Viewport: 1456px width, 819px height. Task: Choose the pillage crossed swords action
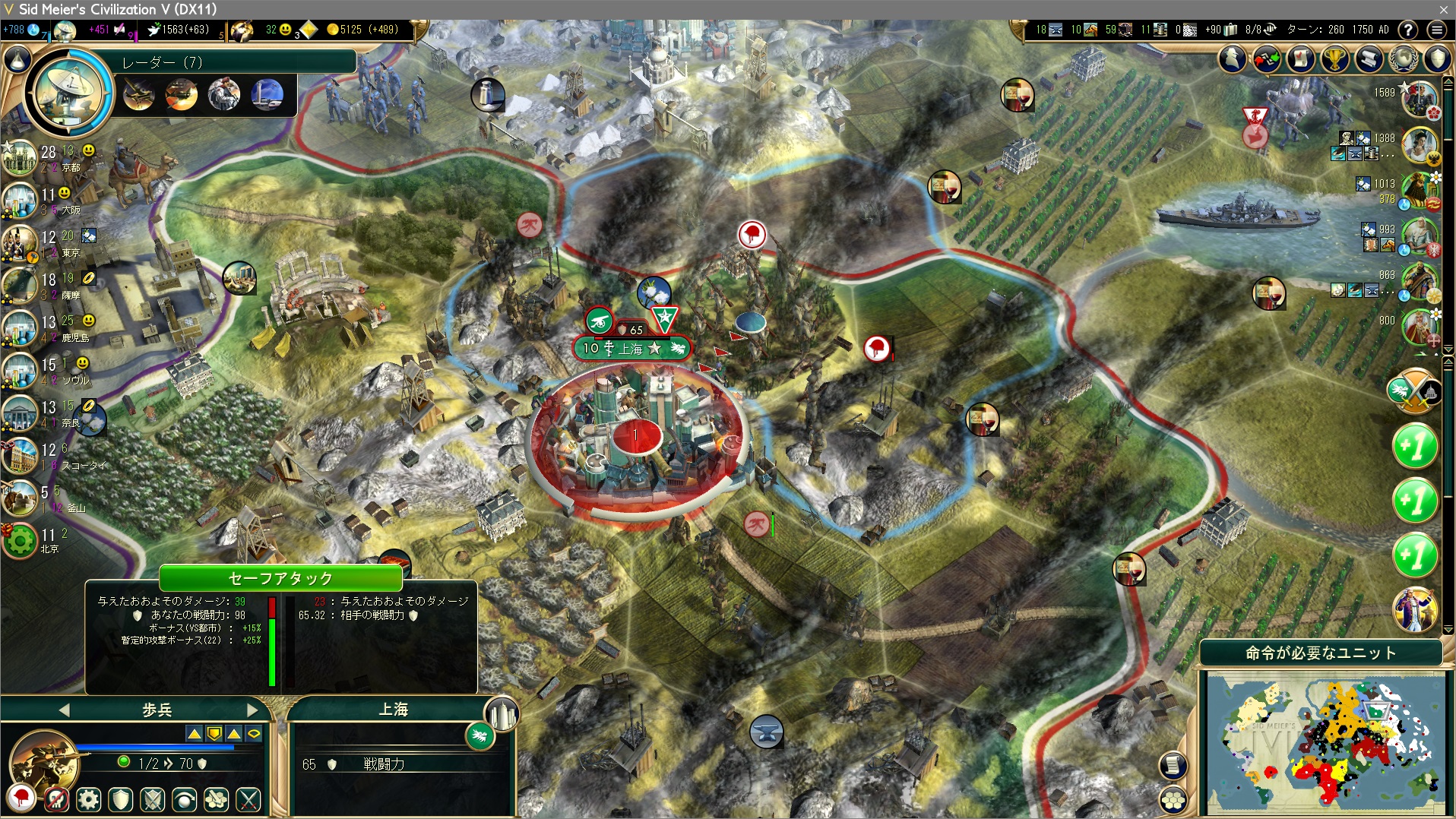[248, 799]
